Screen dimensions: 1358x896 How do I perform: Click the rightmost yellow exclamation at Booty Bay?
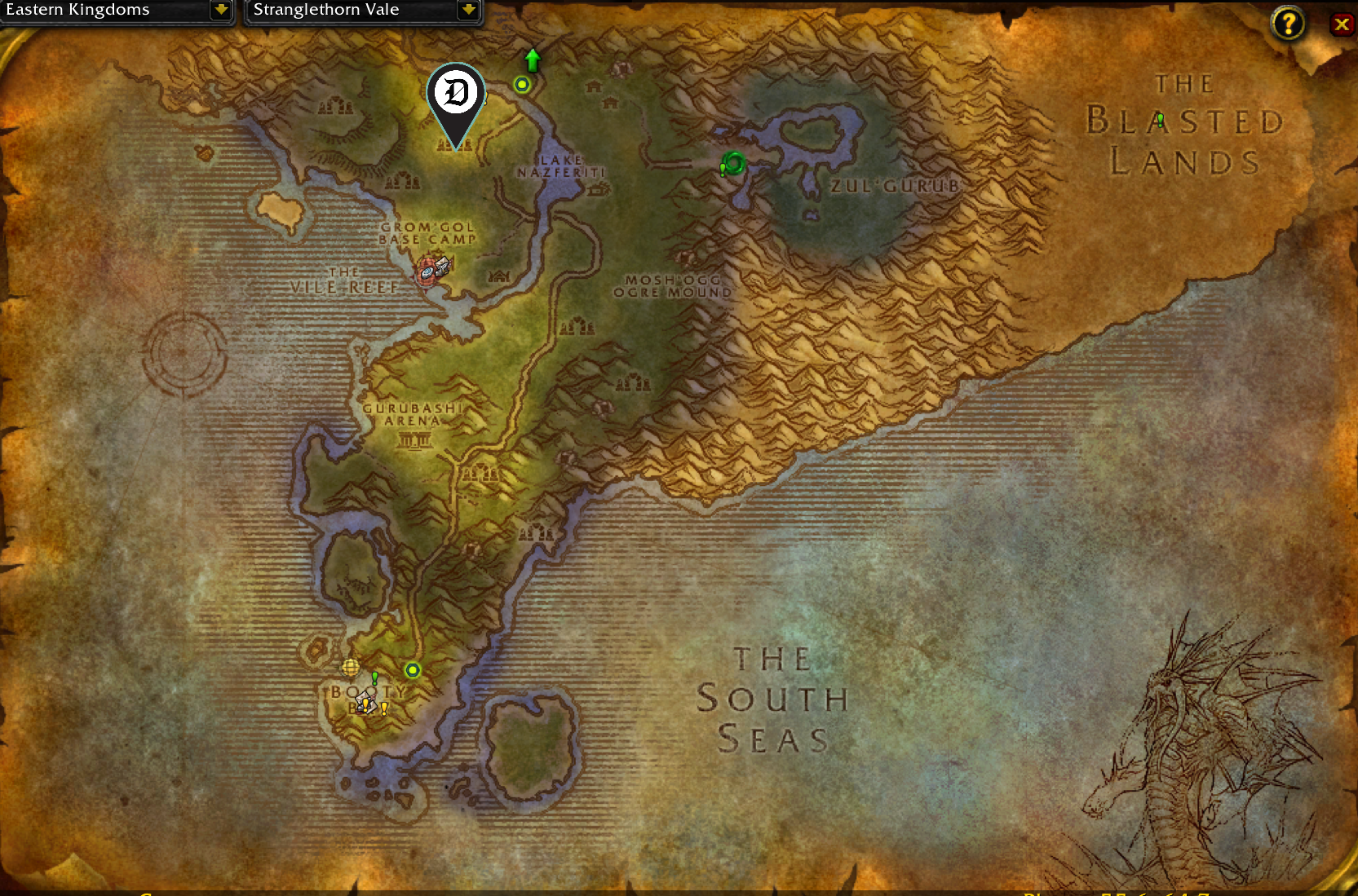click(x=384, y=708)
